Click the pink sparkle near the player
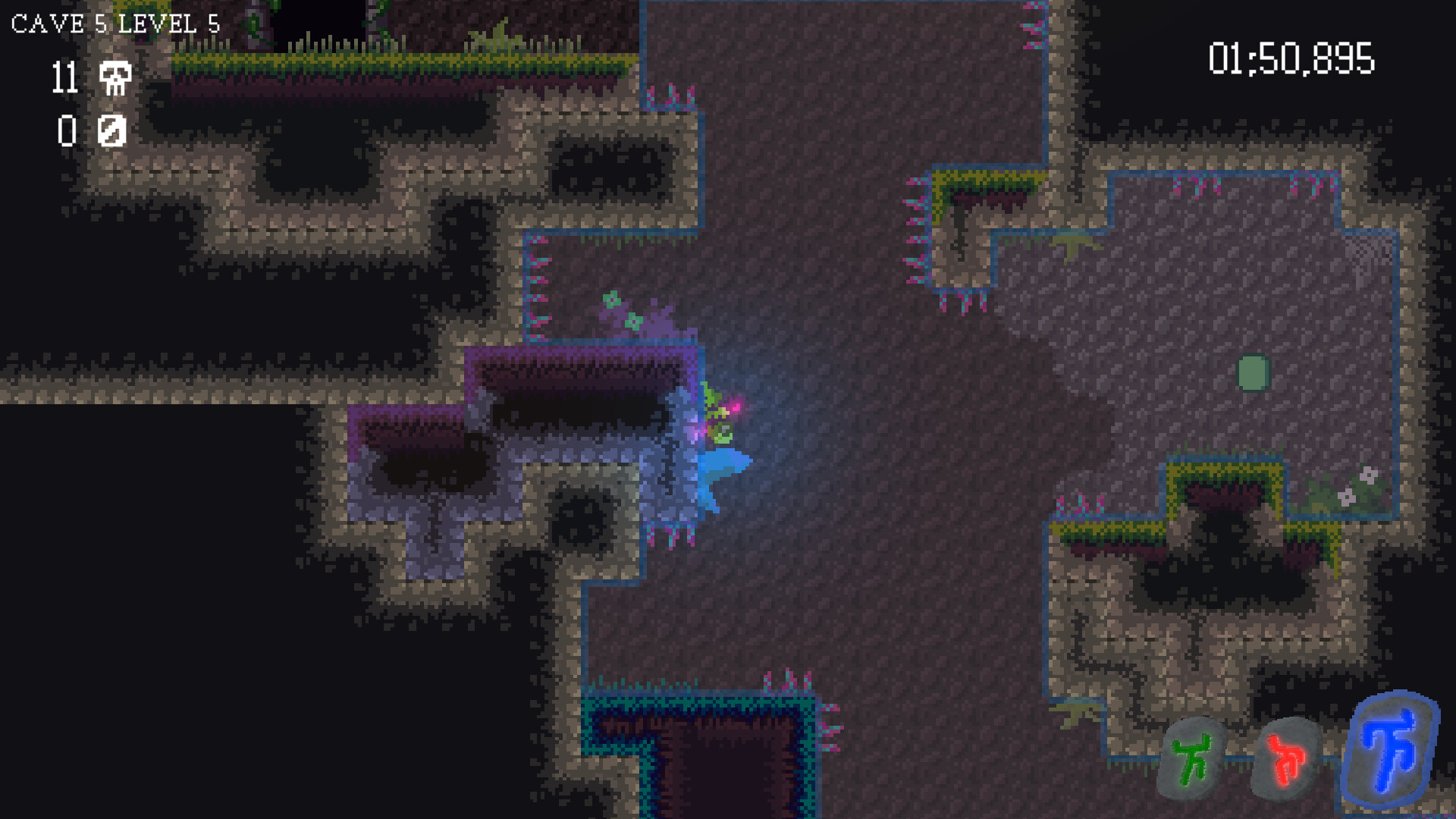The image size is (1456, 819). pos(737,408)
